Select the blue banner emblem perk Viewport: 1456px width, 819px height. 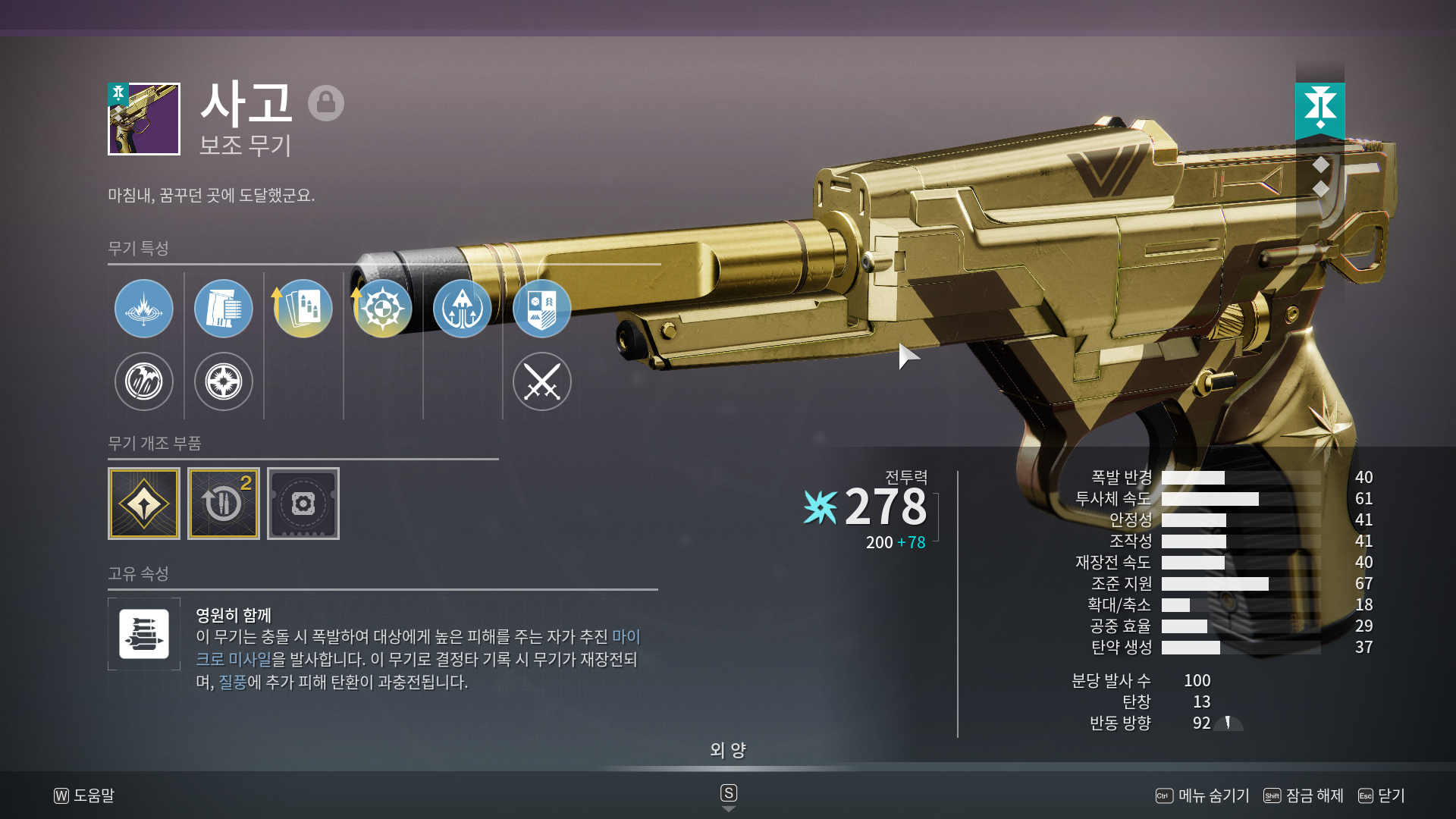(542, 309)
